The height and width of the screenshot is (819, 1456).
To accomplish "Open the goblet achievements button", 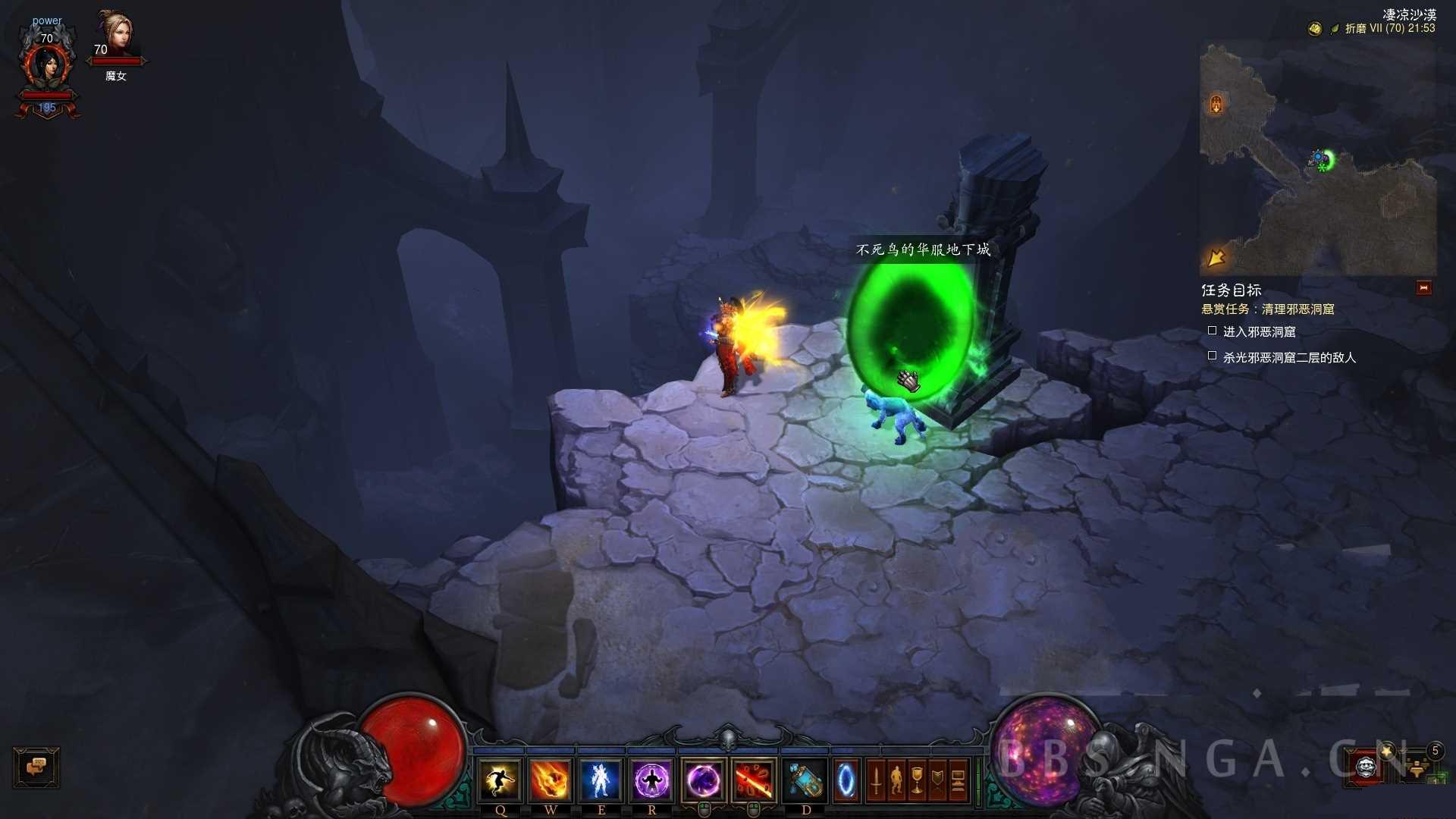I will [917, 780].
